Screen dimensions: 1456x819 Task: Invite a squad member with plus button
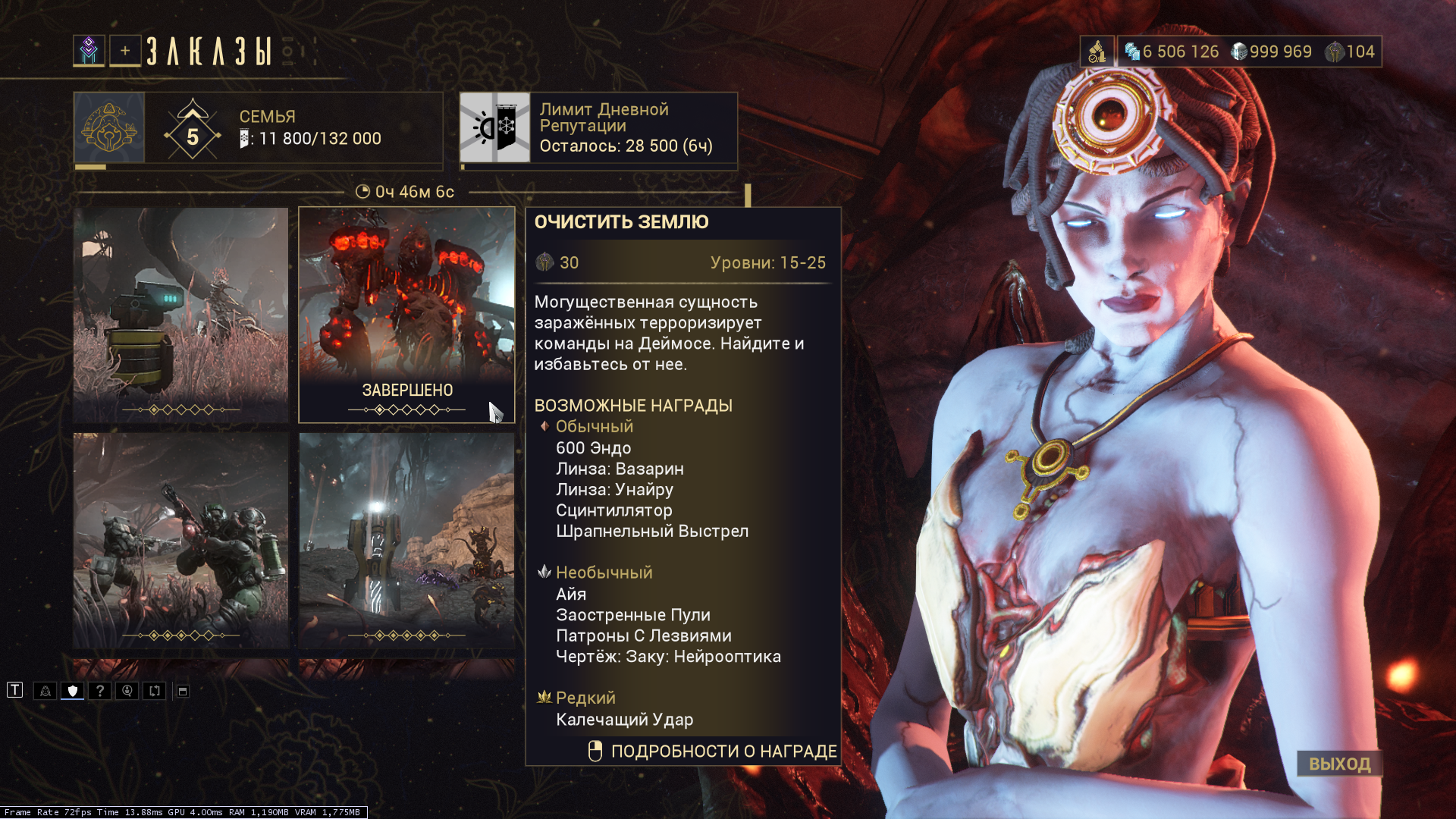125,51
